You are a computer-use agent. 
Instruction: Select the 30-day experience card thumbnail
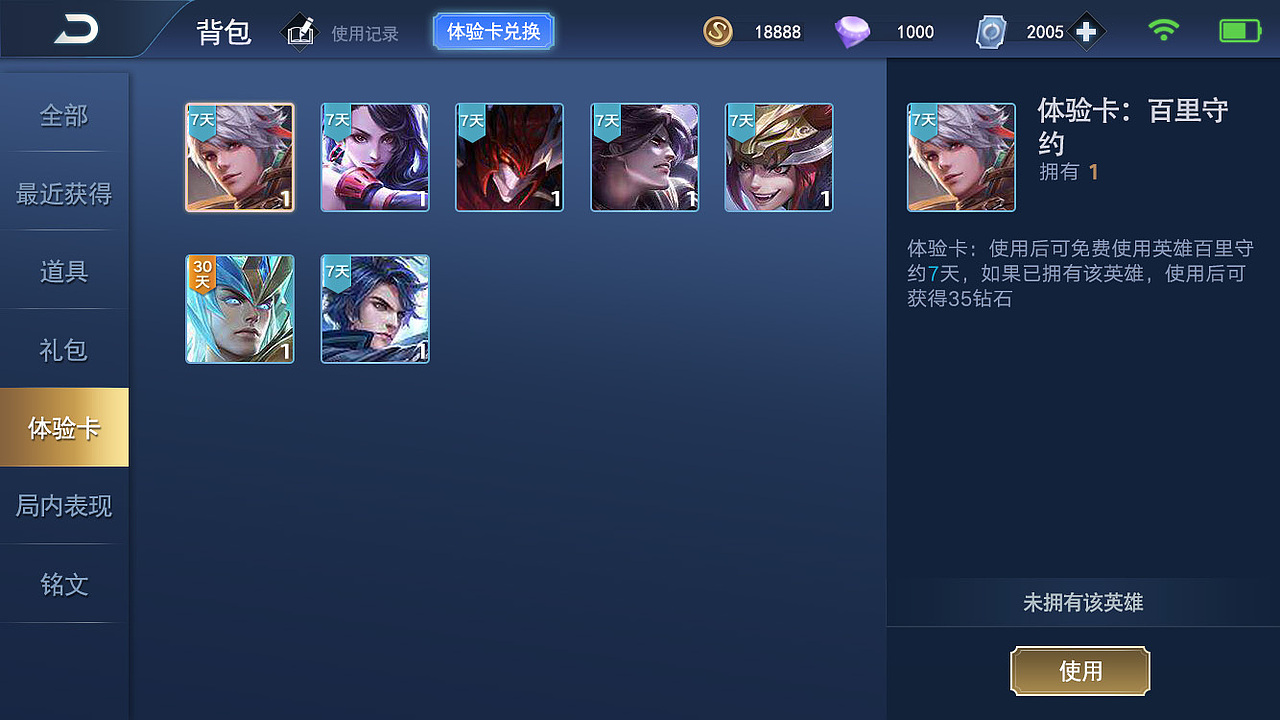[x=239, y=309]
